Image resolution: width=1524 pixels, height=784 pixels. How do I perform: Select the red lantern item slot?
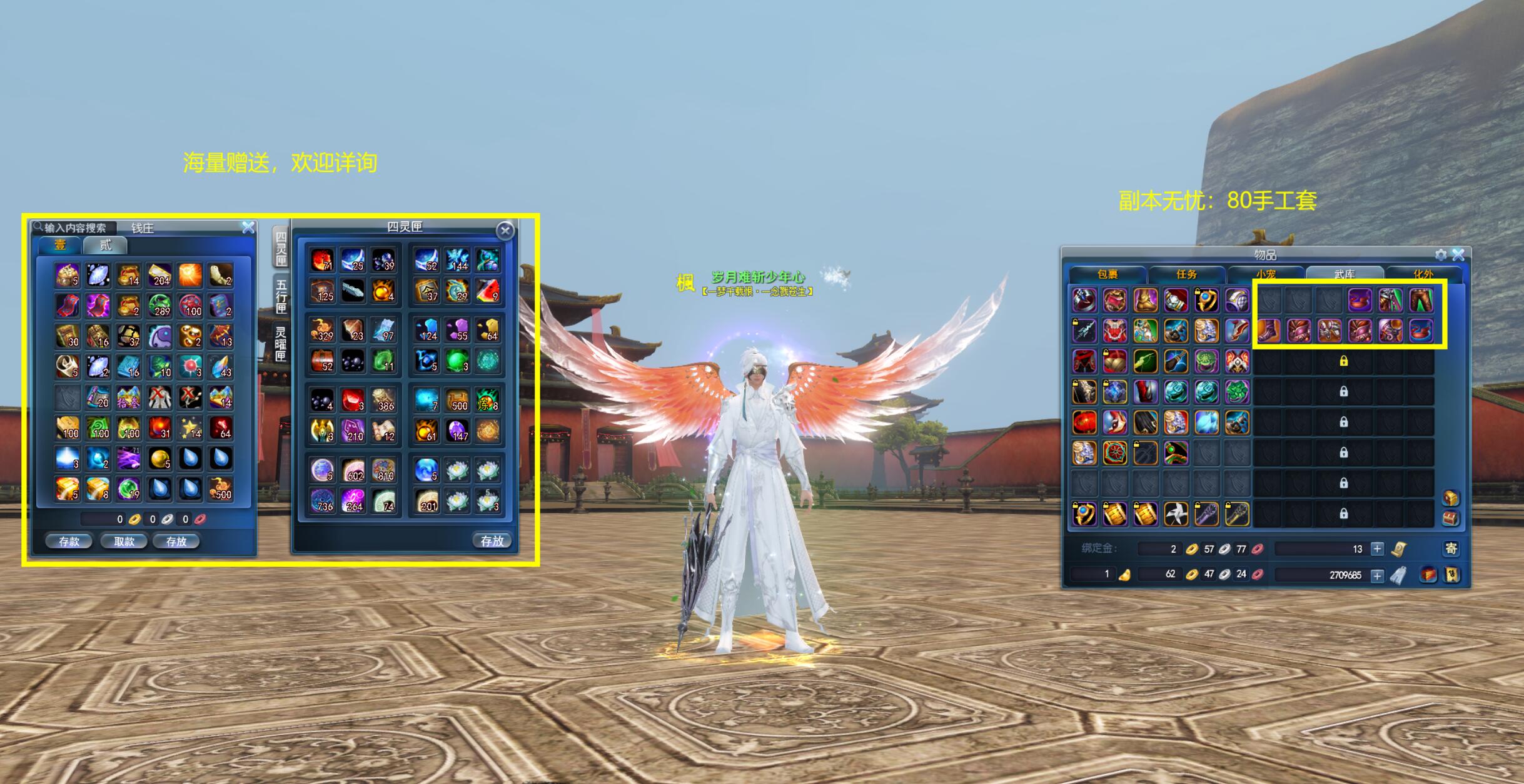pyautogui.click(x=1084, y=422)
